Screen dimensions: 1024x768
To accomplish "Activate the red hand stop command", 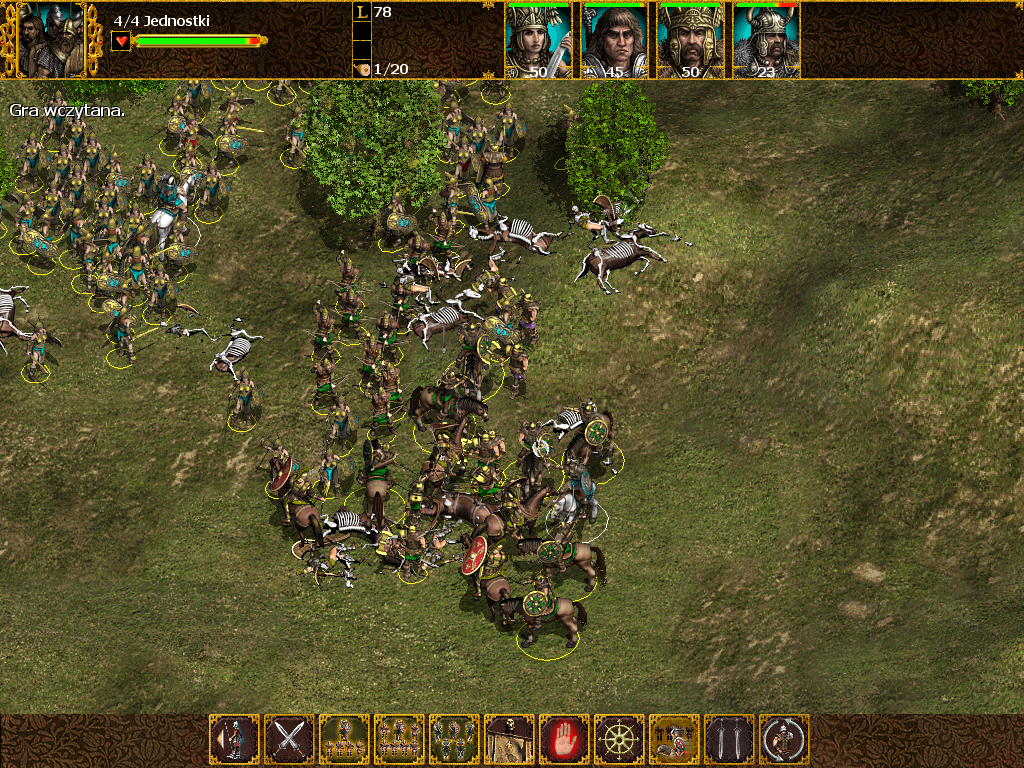I will pyautogui.click(x=565, y=740).
